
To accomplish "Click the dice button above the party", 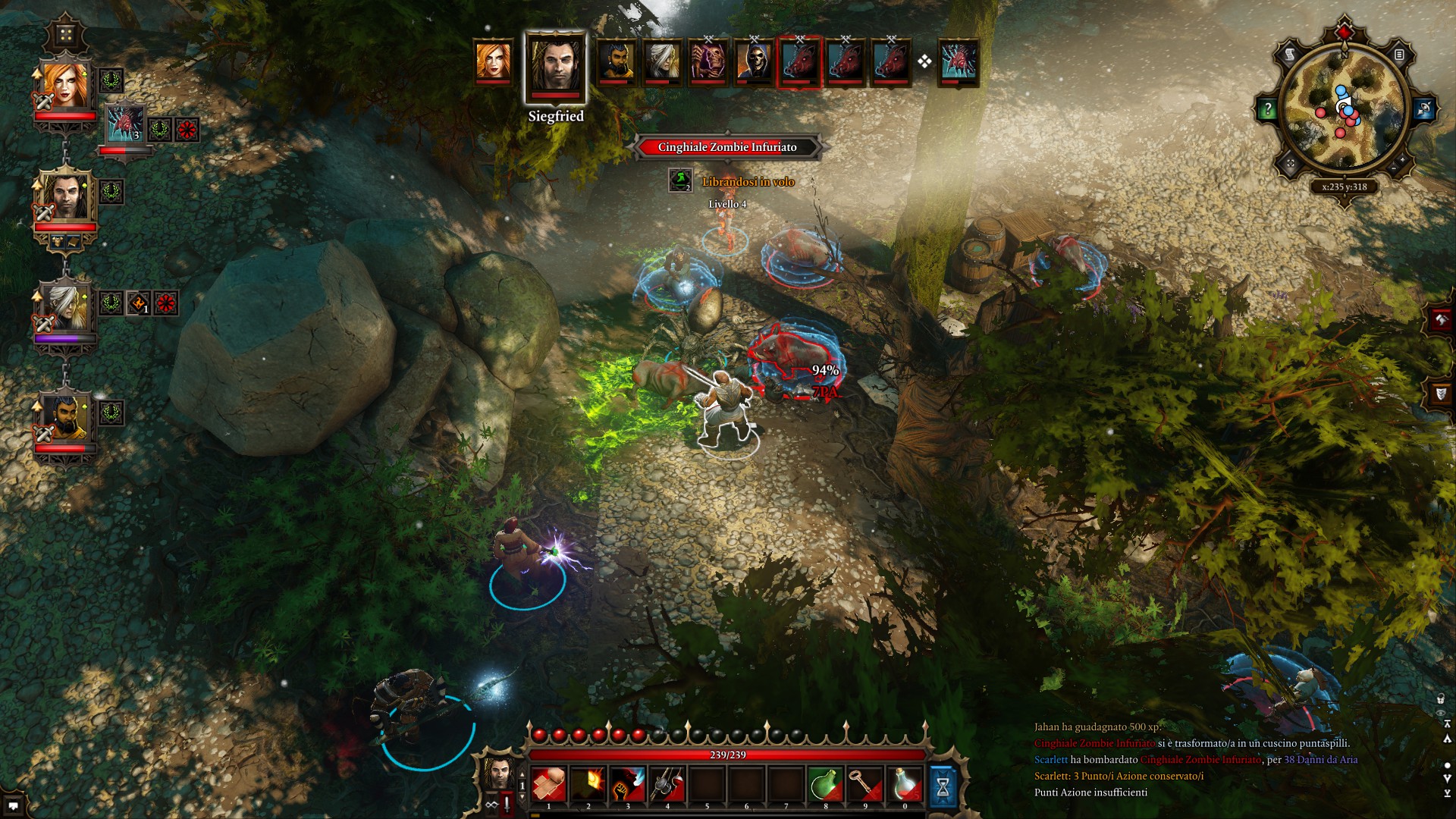I will 66,36.
